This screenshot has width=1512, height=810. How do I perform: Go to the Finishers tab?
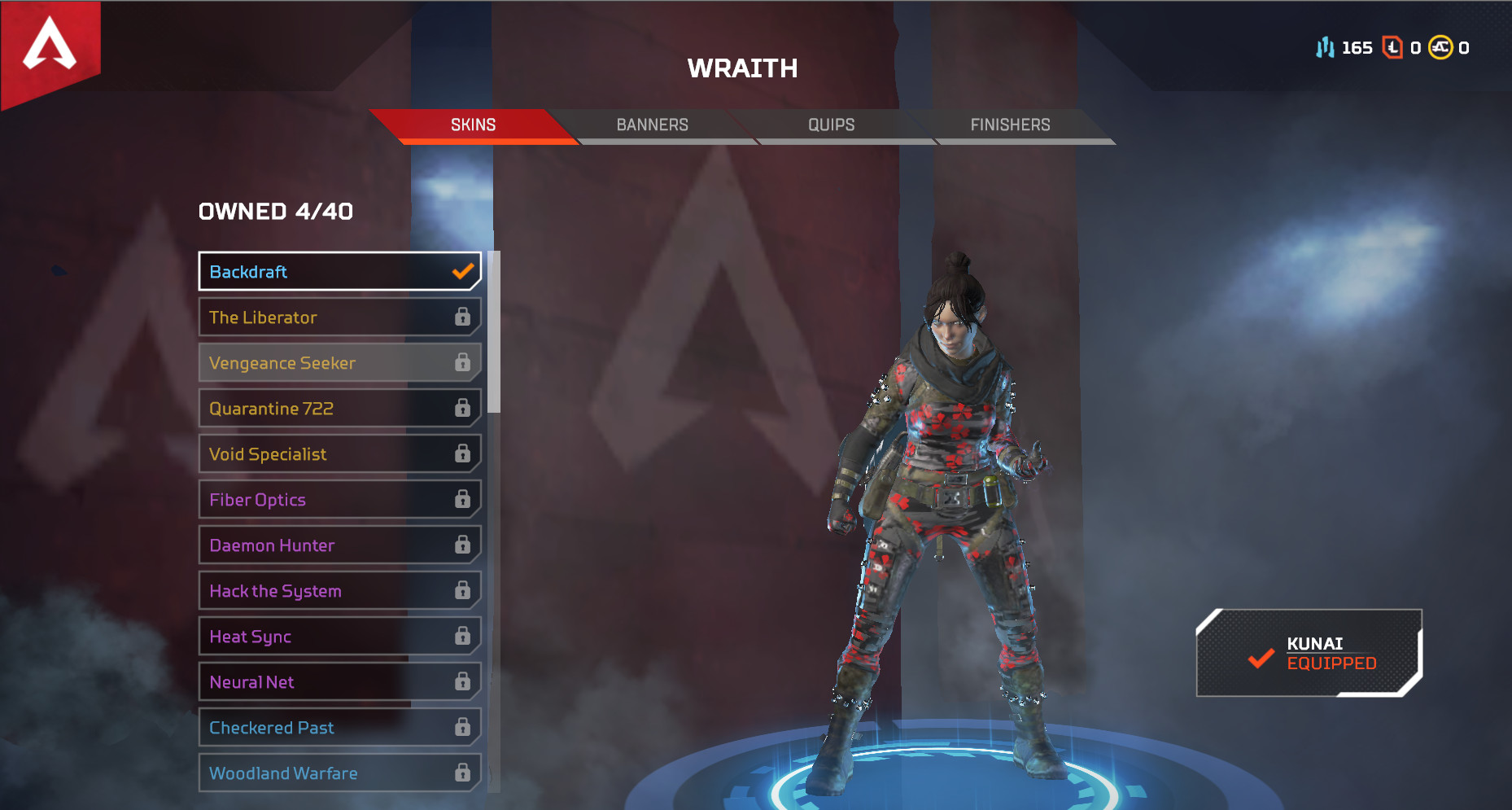pos(1010,125)
